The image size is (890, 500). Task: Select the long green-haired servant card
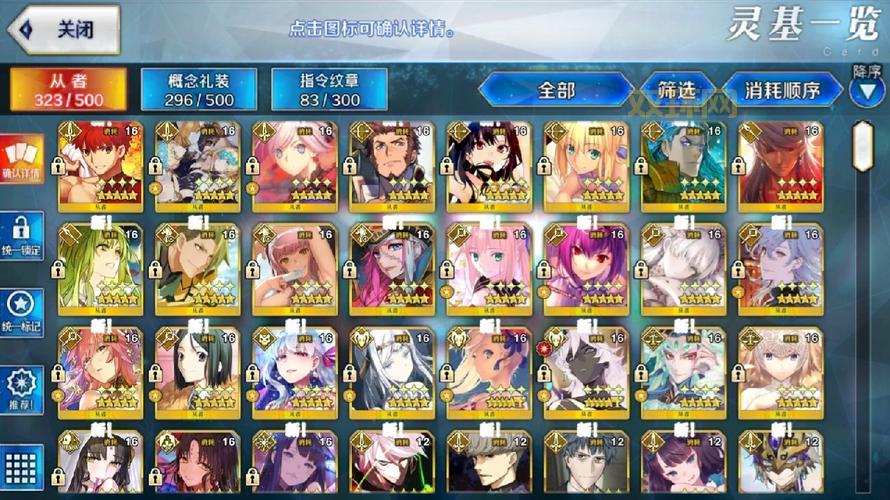click(x=99, y=266)
